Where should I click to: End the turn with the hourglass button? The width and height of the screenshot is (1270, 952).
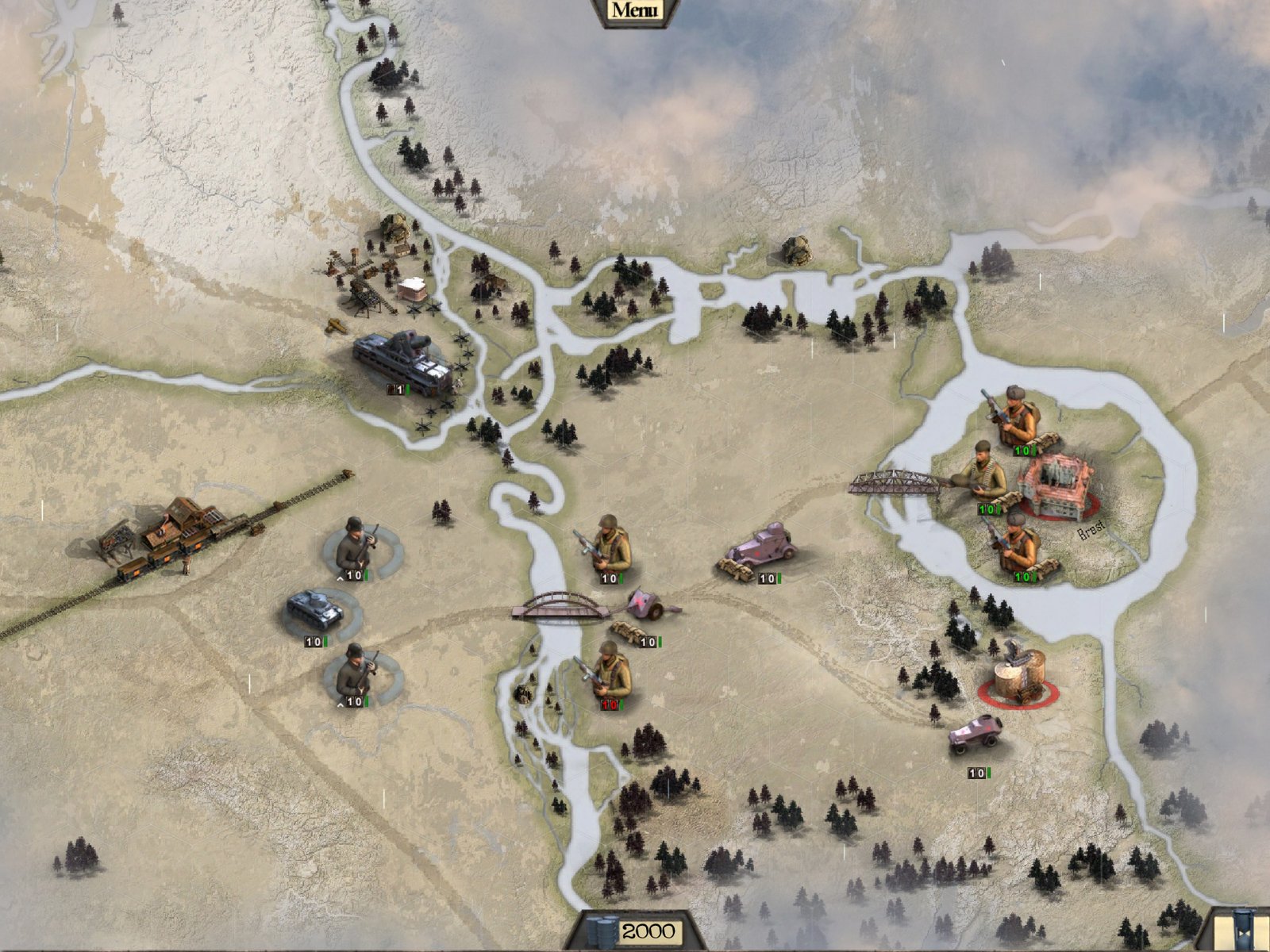[x=1241, y=930]
